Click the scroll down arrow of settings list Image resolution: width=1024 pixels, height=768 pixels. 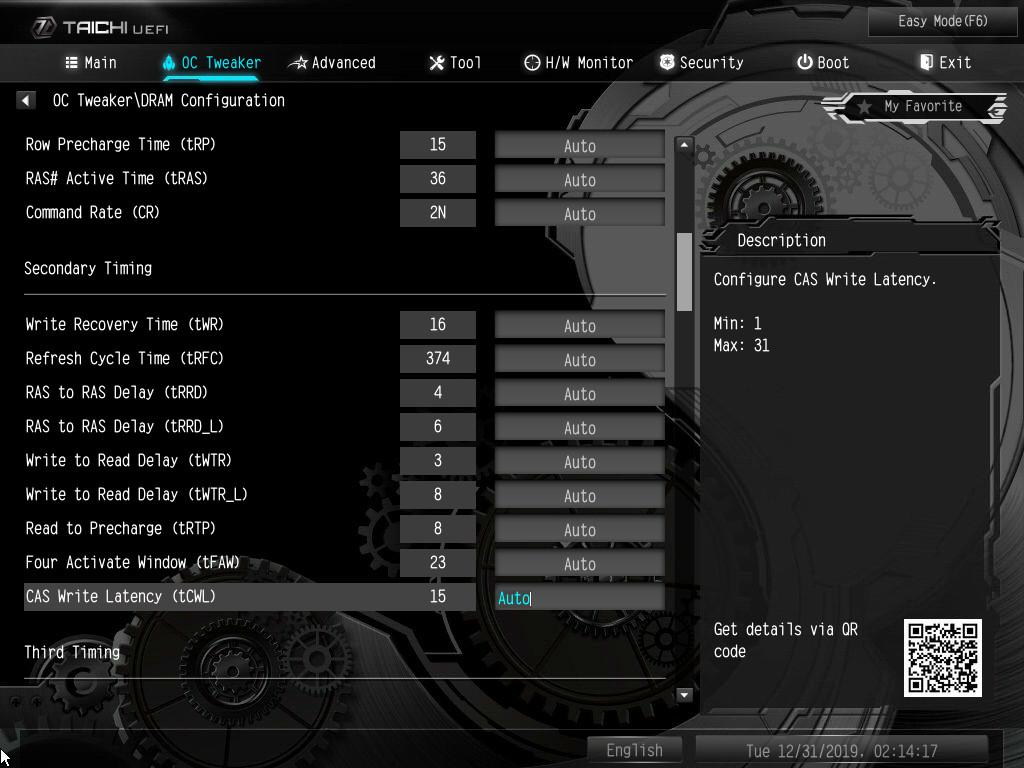[x=685, y=694]
